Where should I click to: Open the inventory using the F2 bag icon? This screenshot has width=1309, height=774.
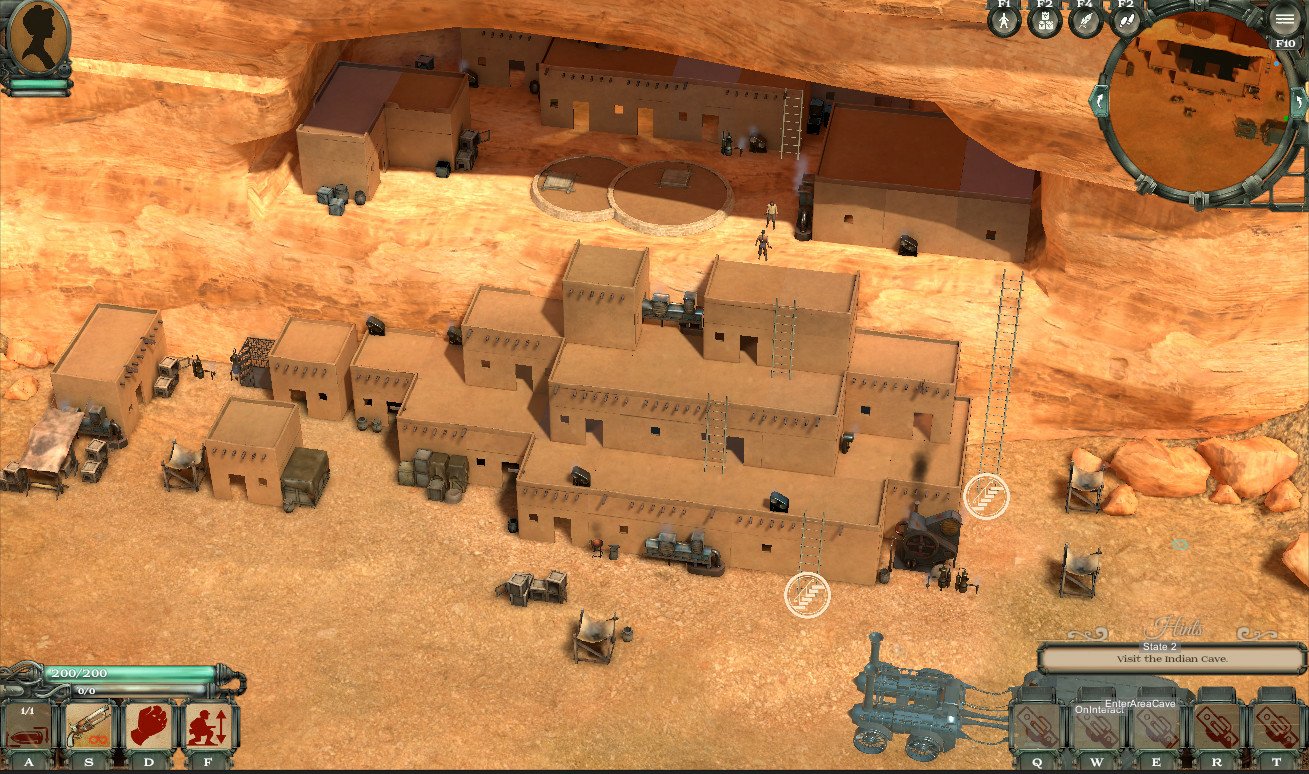(1046, 20)
